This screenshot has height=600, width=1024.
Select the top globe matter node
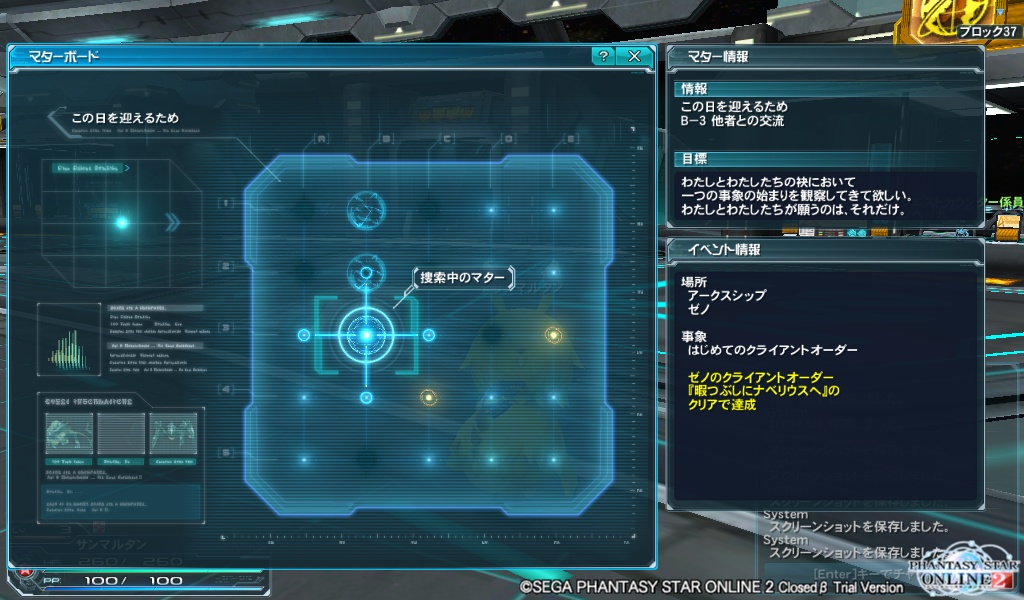coord(366,210)
